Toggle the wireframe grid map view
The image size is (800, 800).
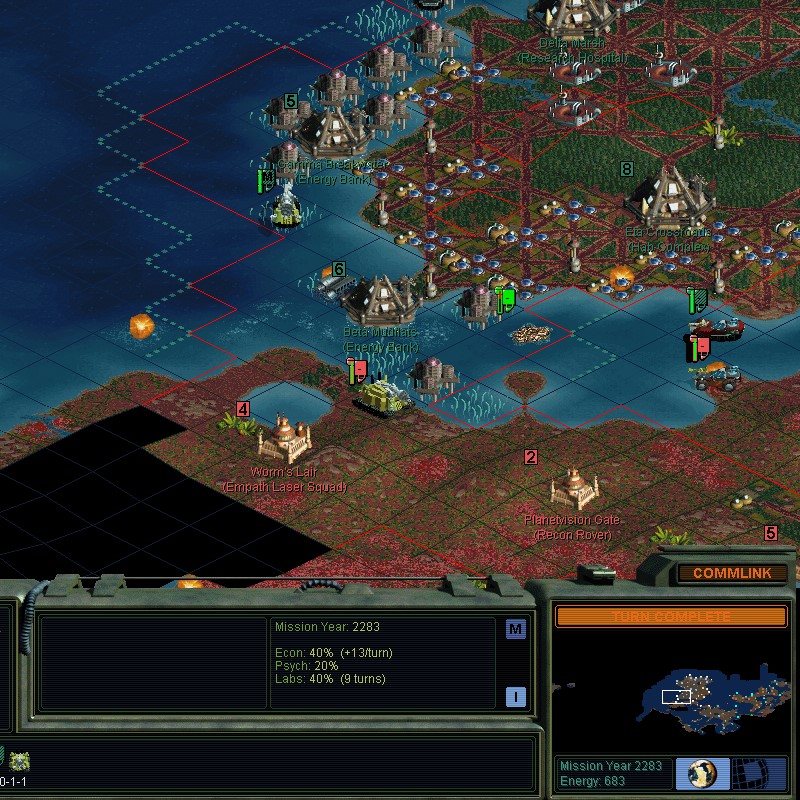pos(758,773)
